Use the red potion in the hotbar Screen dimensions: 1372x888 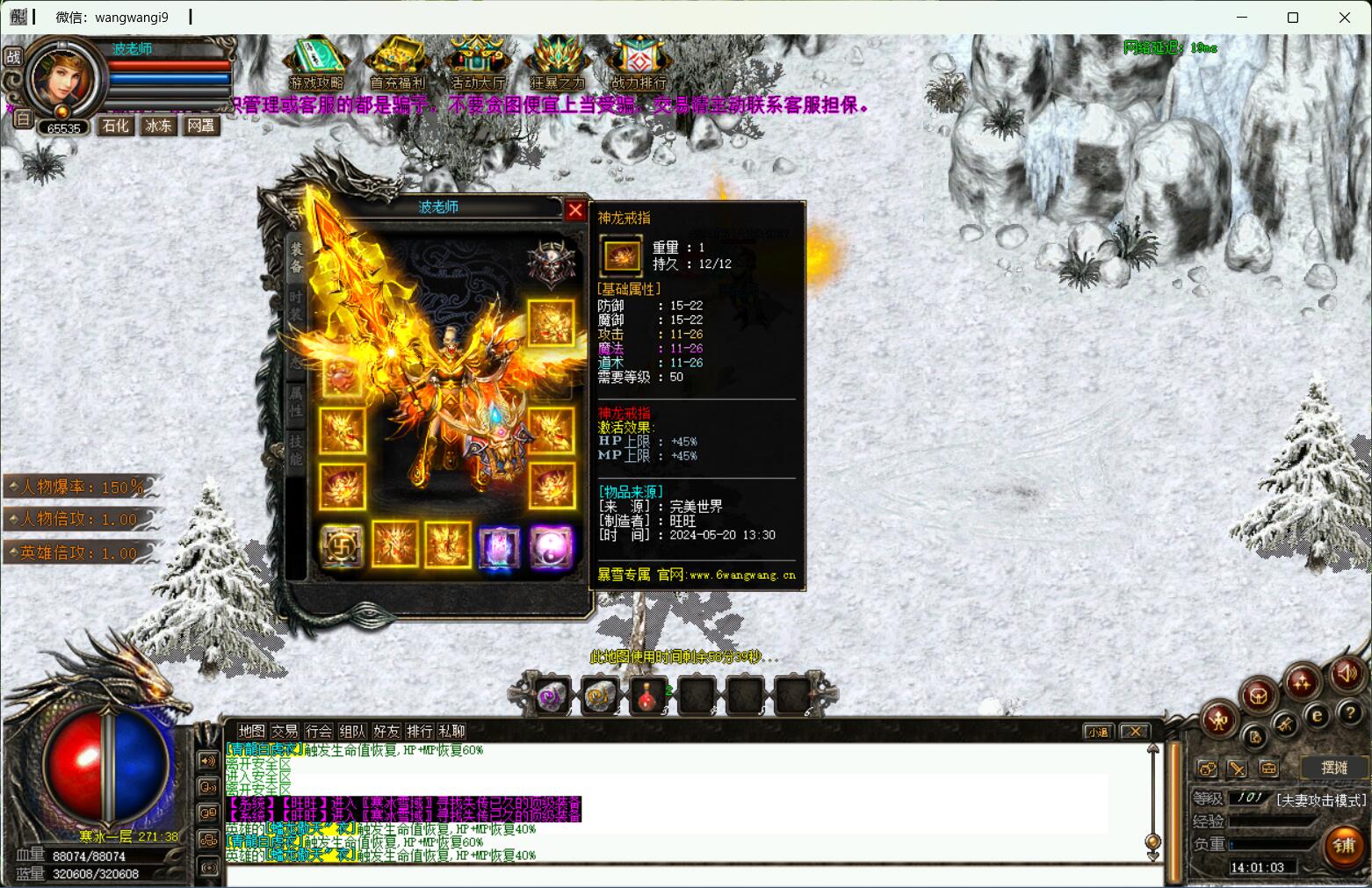(649, 697)
